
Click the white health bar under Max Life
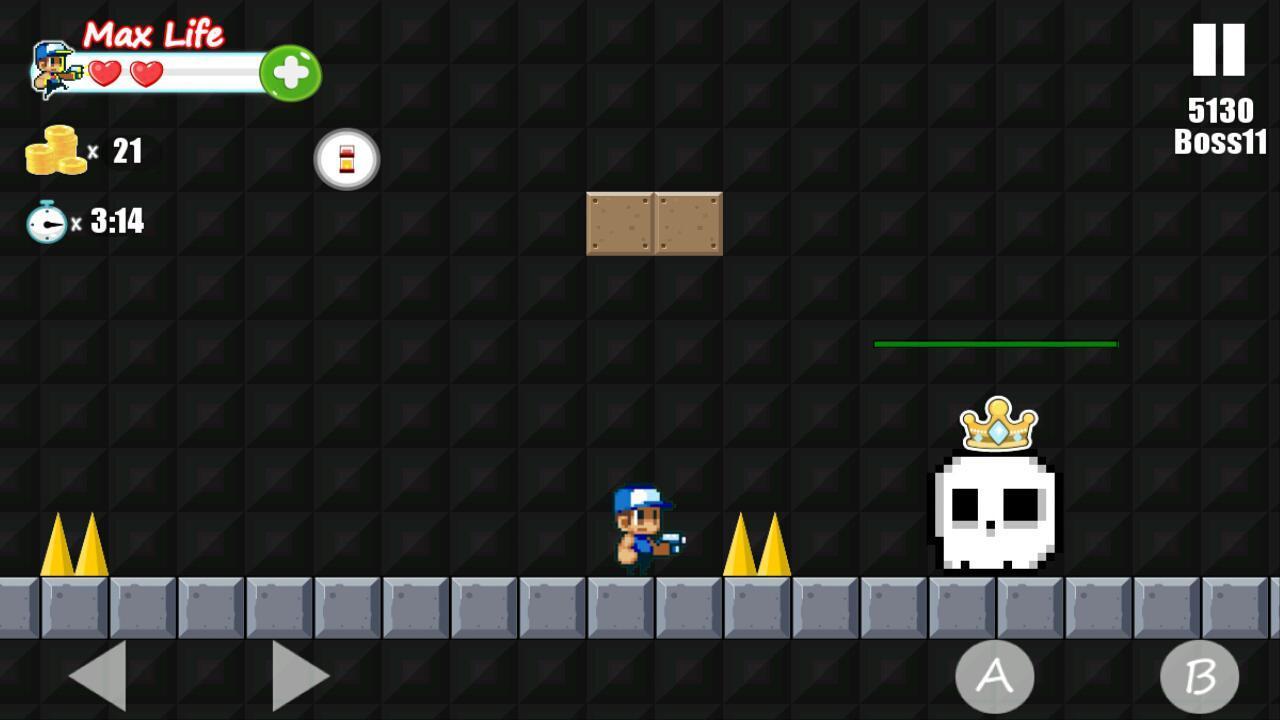coord(210,72)
